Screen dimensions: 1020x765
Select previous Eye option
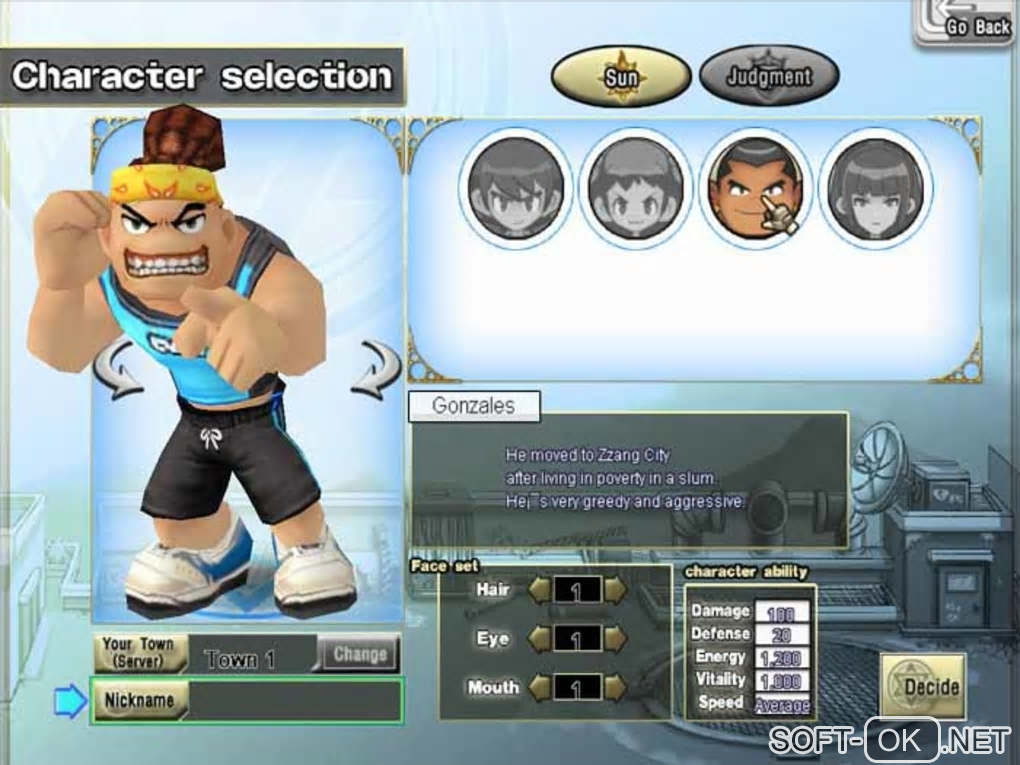[x=540, y=638]
